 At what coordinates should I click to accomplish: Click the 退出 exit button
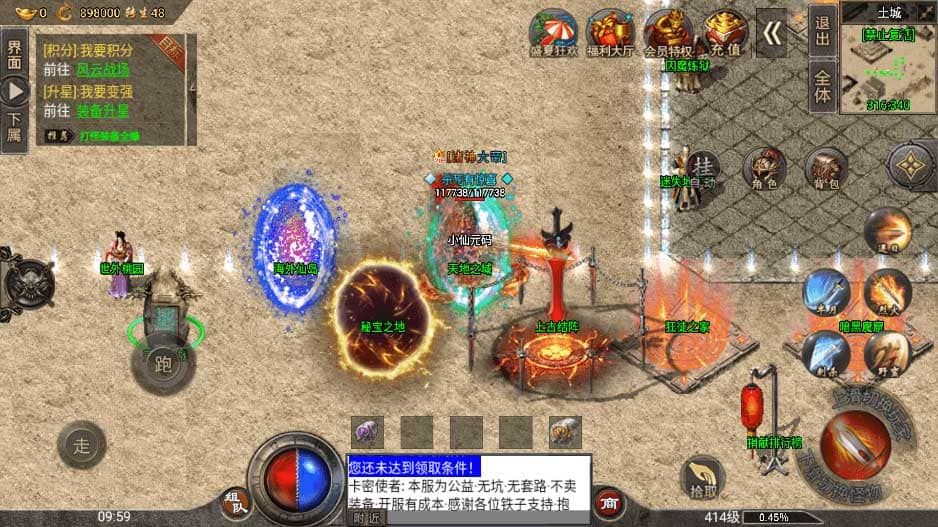click(822, 30)
